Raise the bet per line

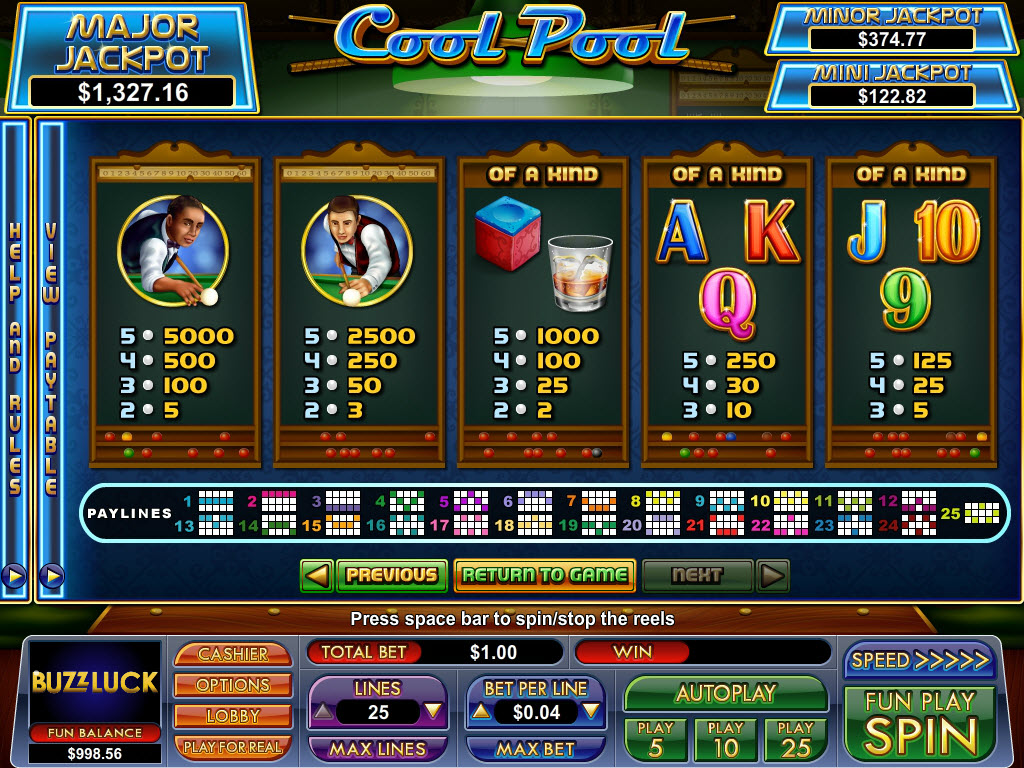(x=481, y=712)
